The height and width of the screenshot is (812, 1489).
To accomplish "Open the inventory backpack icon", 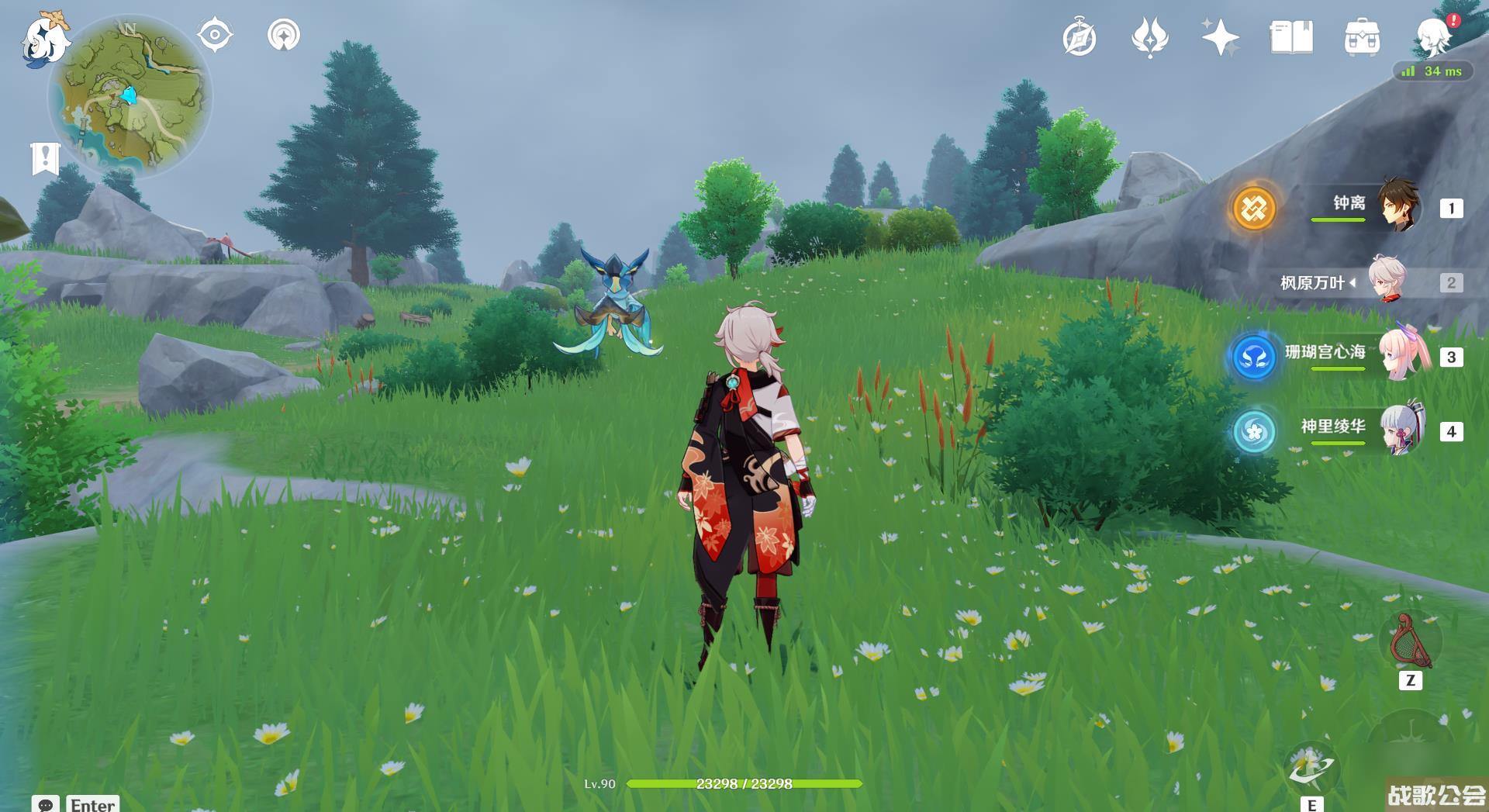I will point(1362,38).
